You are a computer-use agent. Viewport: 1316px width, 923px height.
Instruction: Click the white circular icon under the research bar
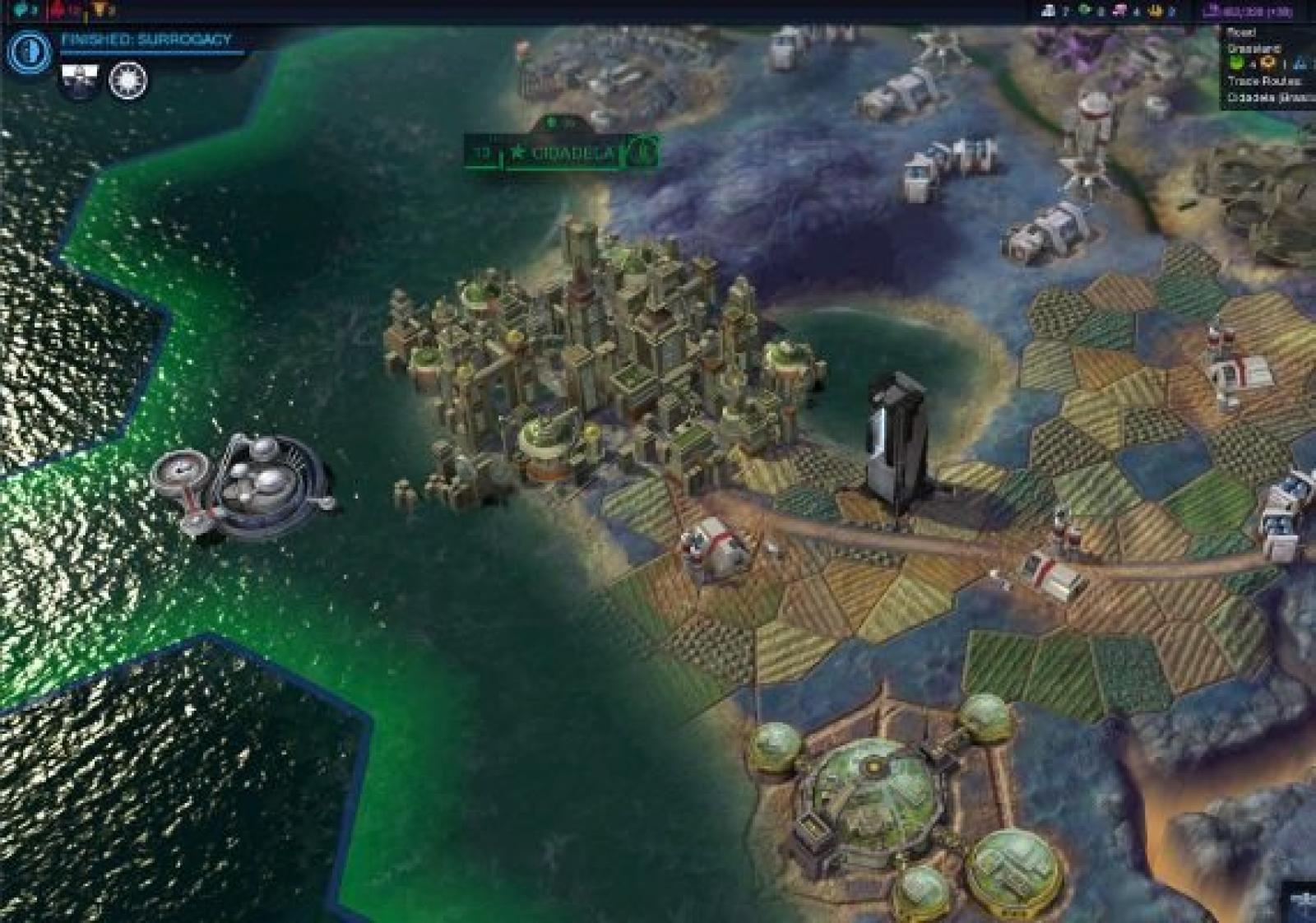pos(127,81)
